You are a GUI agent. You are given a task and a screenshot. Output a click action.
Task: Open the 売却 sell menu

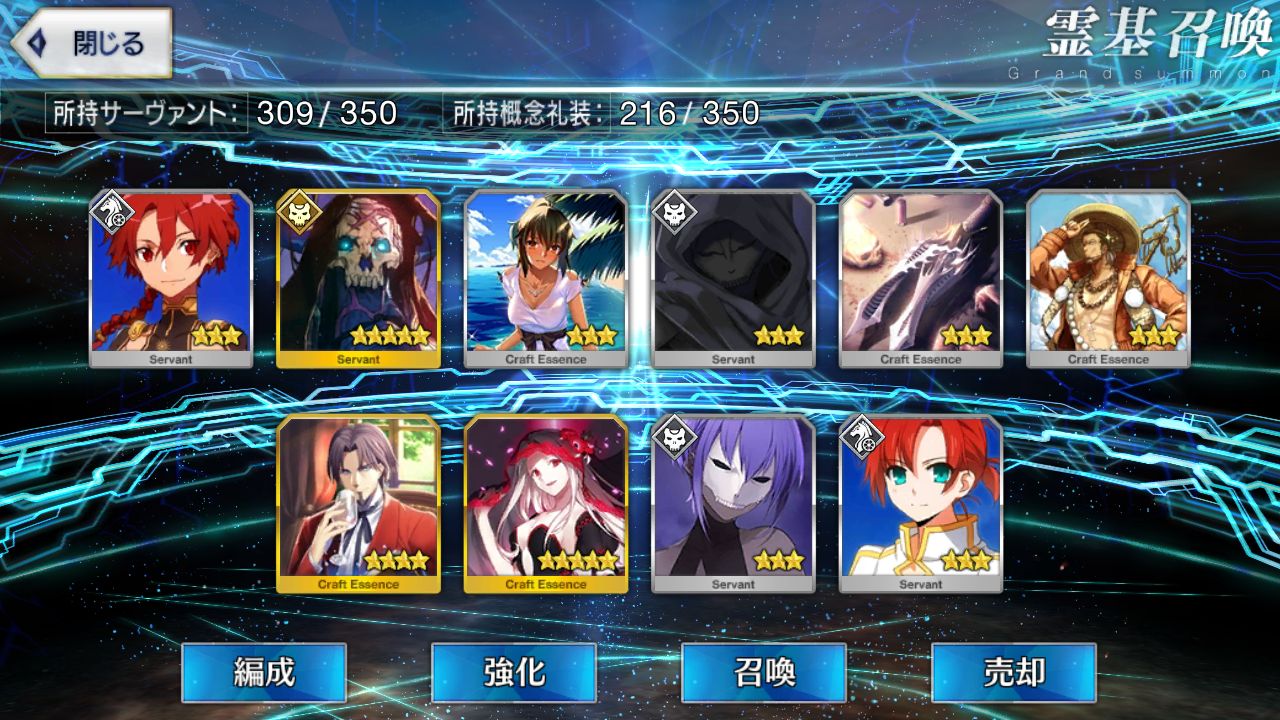1014,672
